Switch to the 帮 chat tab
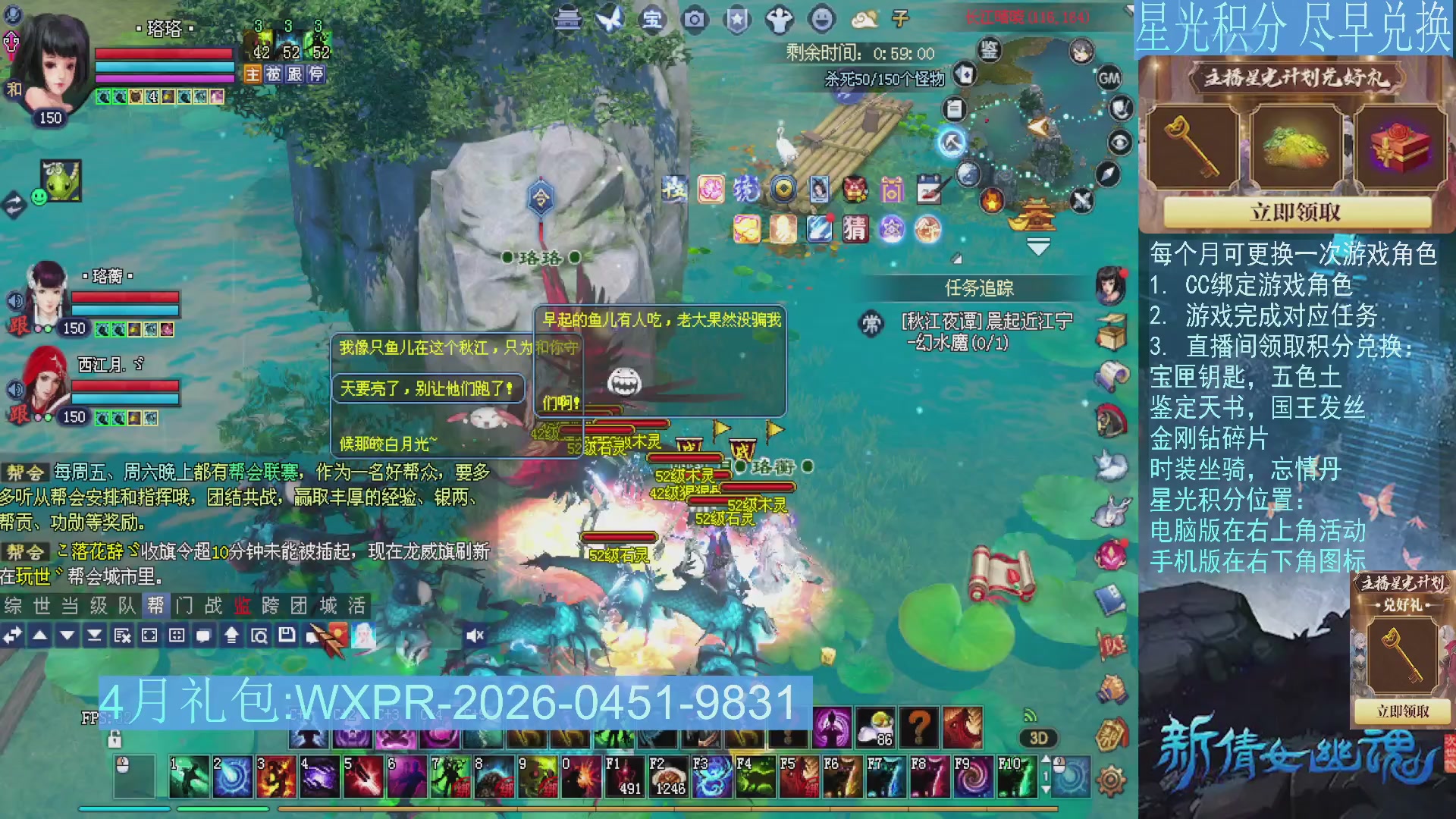The width and height of the screenshot is (1456, 819). click(156, 606)
